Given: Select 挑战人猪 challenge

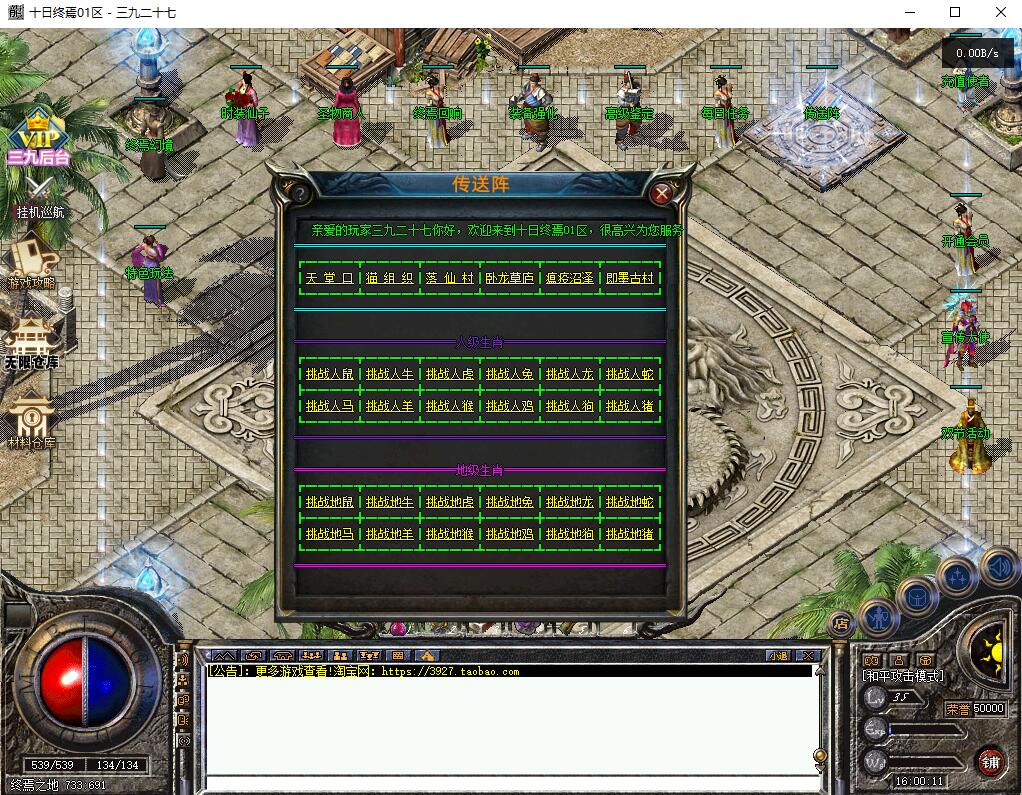Looking at the screenshot, I should 629,406.
